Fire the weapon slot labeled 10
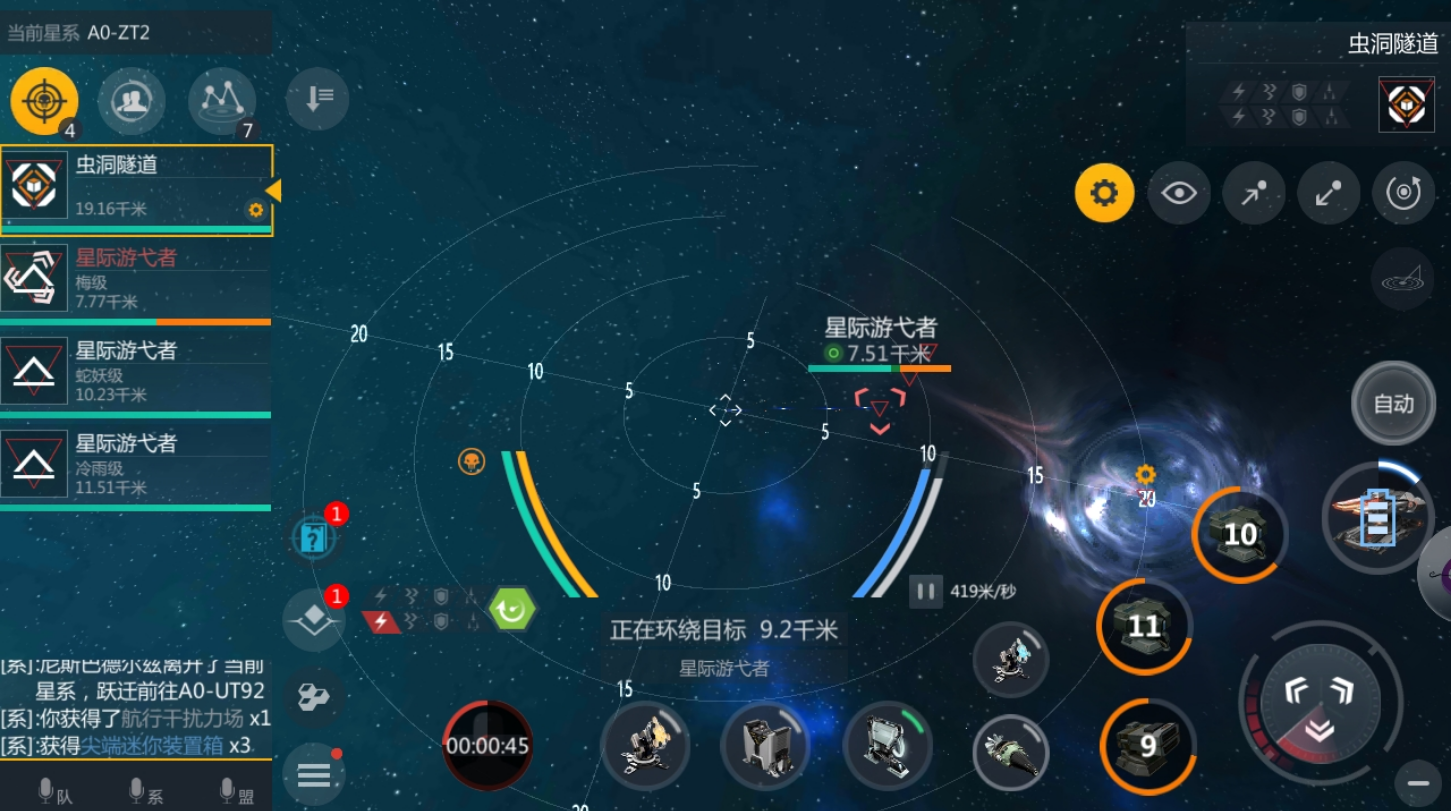 [x=1239, y=535]
